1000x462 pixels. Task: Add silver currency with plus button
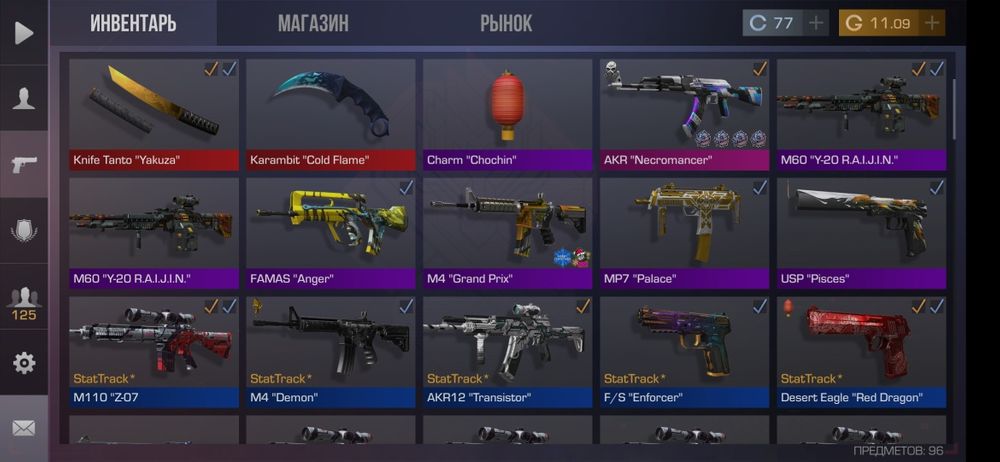pos(817,23)
